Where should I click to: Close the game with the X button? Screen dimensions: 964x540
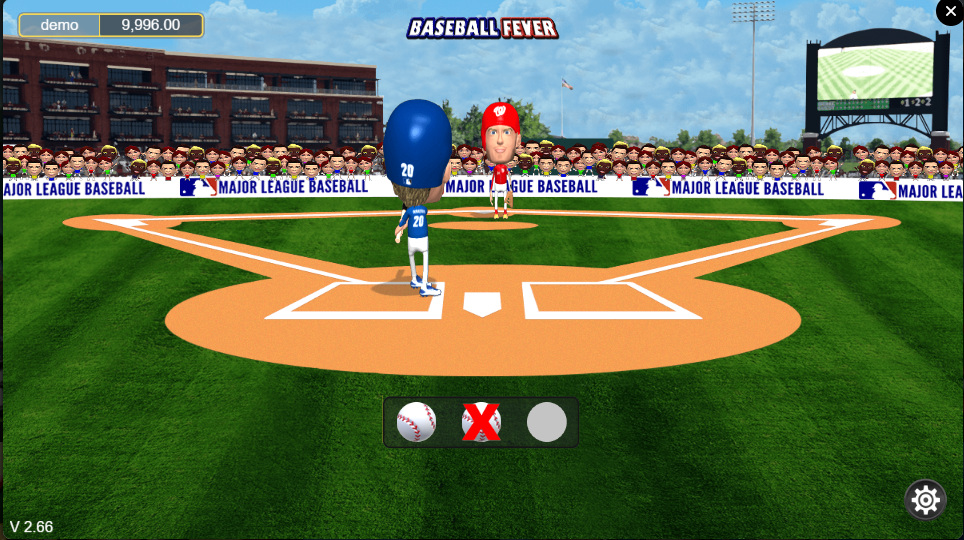(950, 11)
